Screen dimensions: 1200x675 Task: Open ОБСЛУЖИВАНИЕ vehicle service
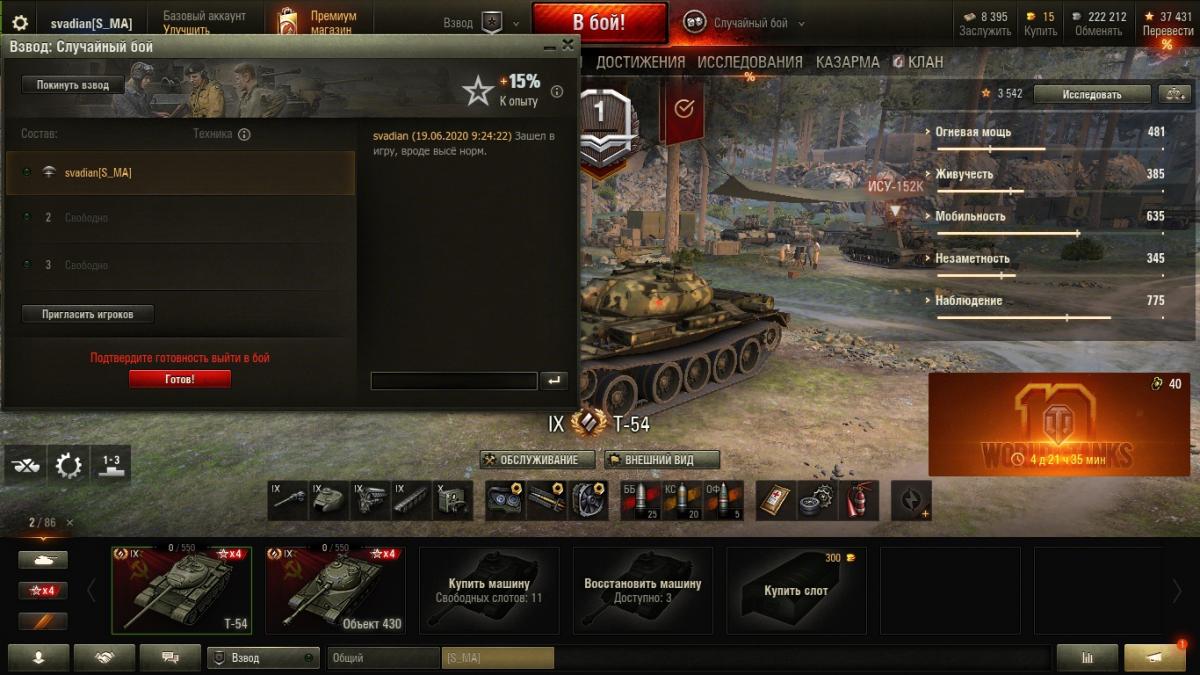pyautogui.click(x=538, y=460)
